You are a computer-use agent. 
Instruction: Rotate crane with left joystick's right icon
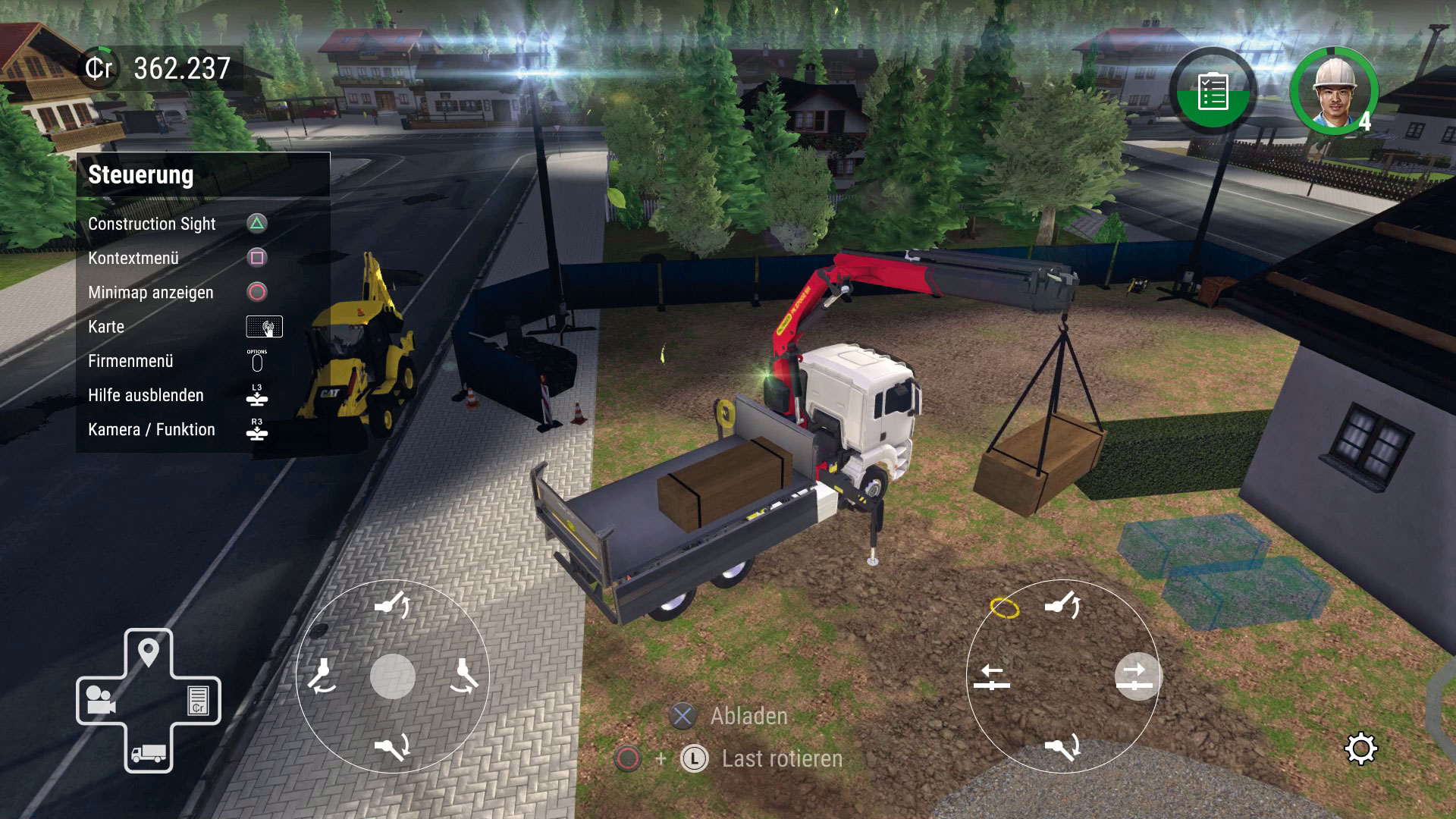pyautogui.click(x=464, y=676)
